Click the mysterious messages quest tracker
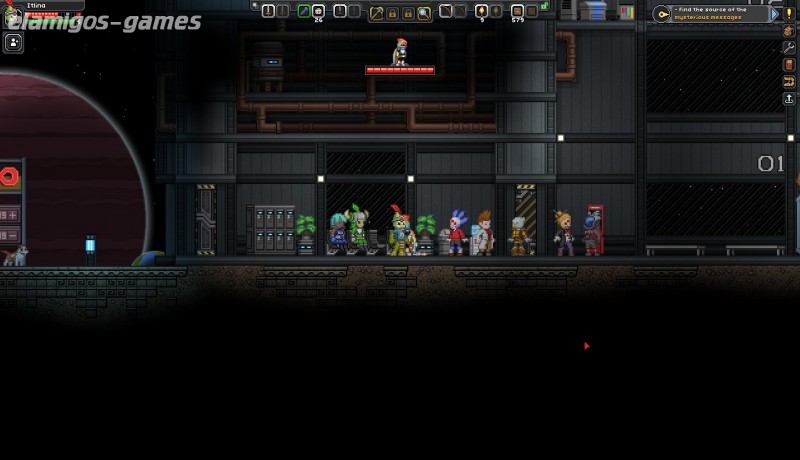 711,14
